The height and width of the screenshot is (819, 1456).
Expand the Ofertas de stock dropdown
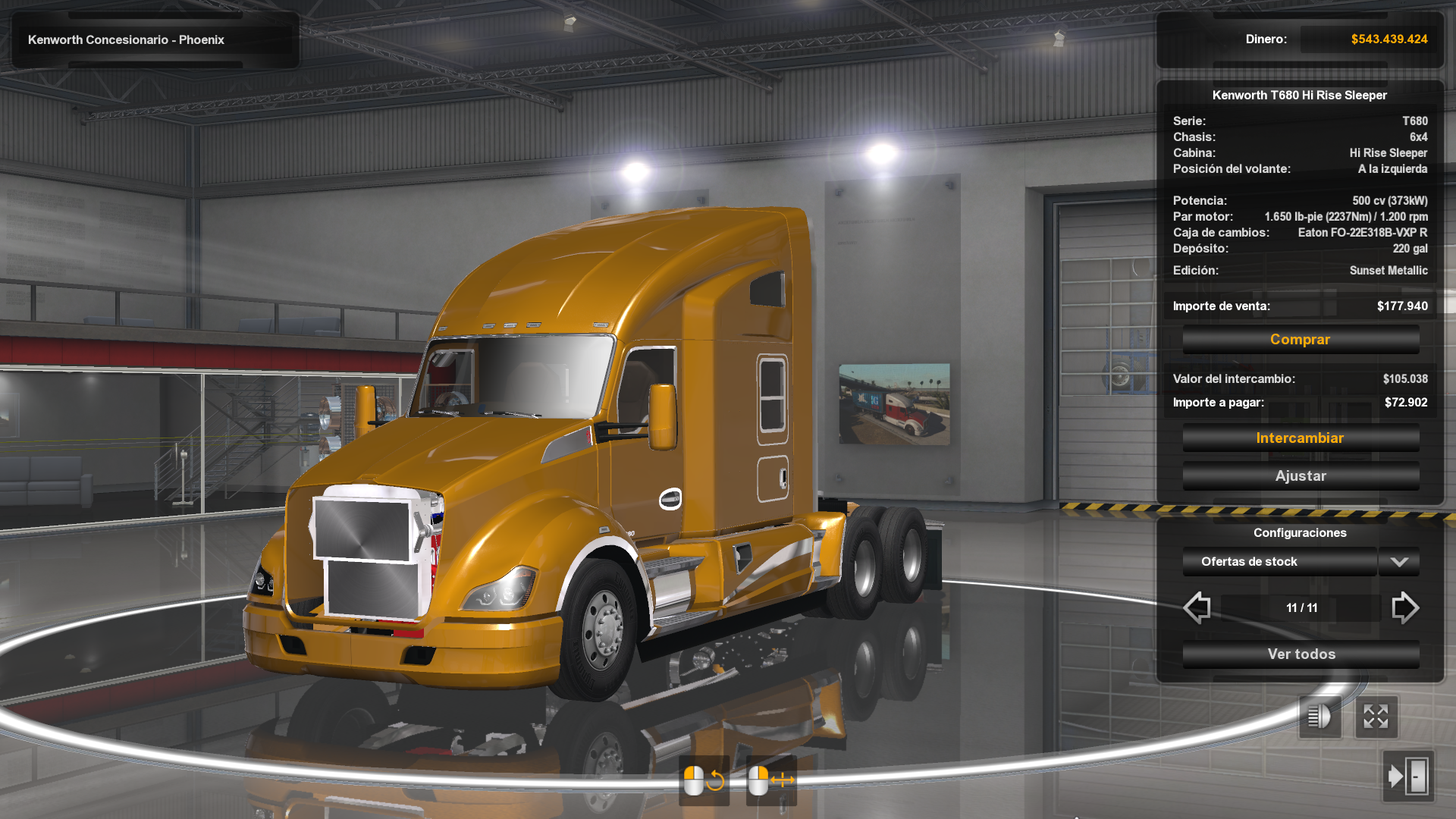click(x=1279, y=562)
